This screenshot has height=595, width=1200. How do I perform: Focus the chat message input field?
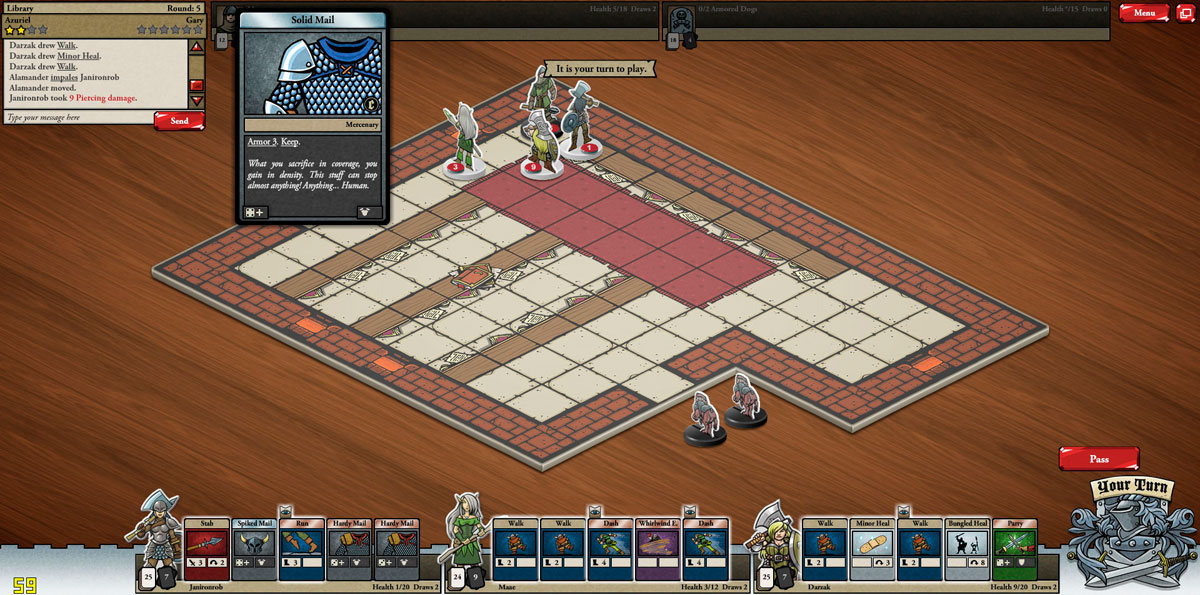pyautogui.click(x=78, y=118)
